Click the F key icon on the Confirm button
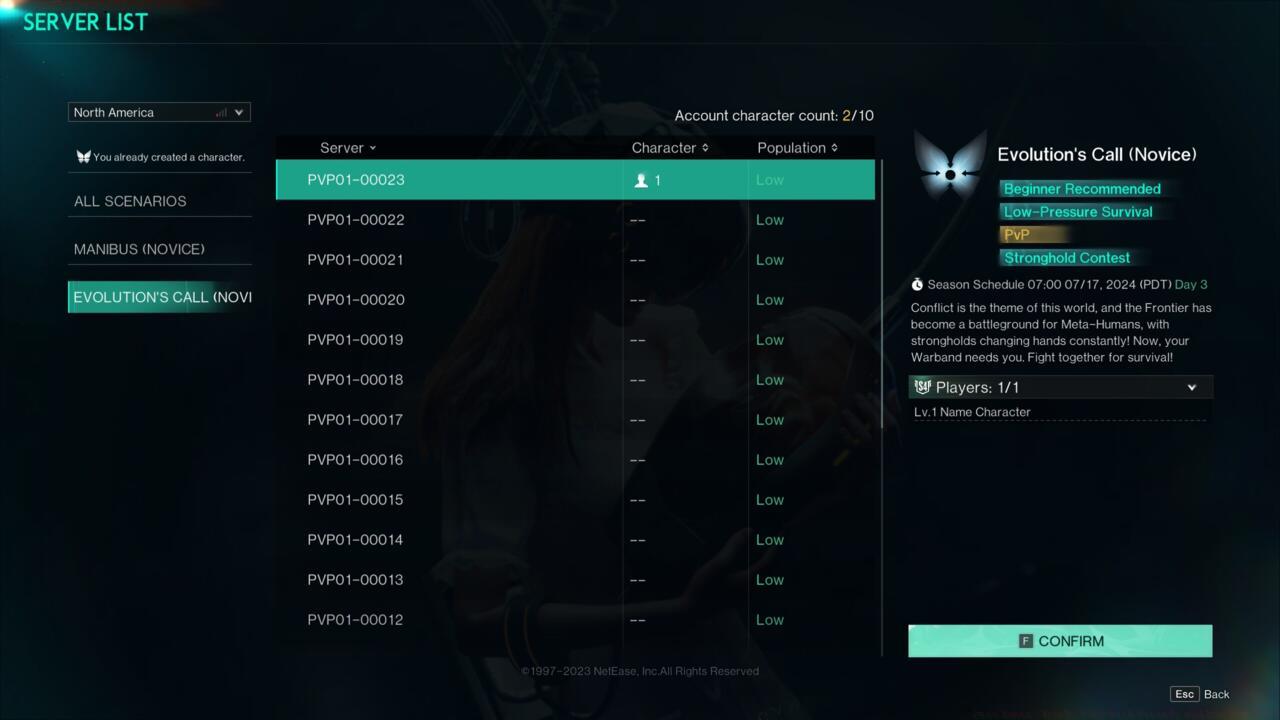 click(1026, 641)
